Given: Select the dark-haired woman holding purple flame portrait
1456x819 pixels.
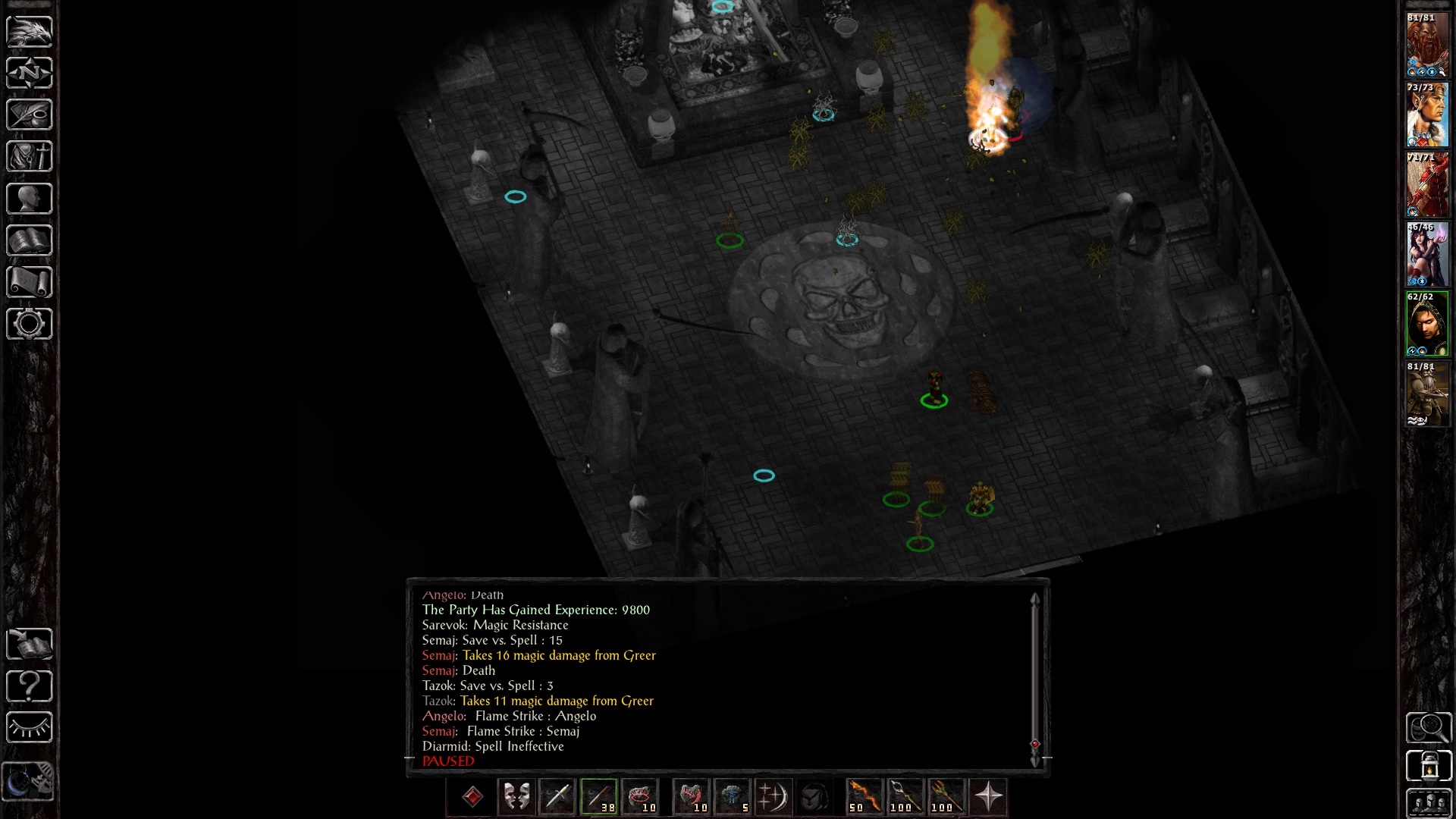Looking at the screenshot, I should click(x=1427, y=255).
